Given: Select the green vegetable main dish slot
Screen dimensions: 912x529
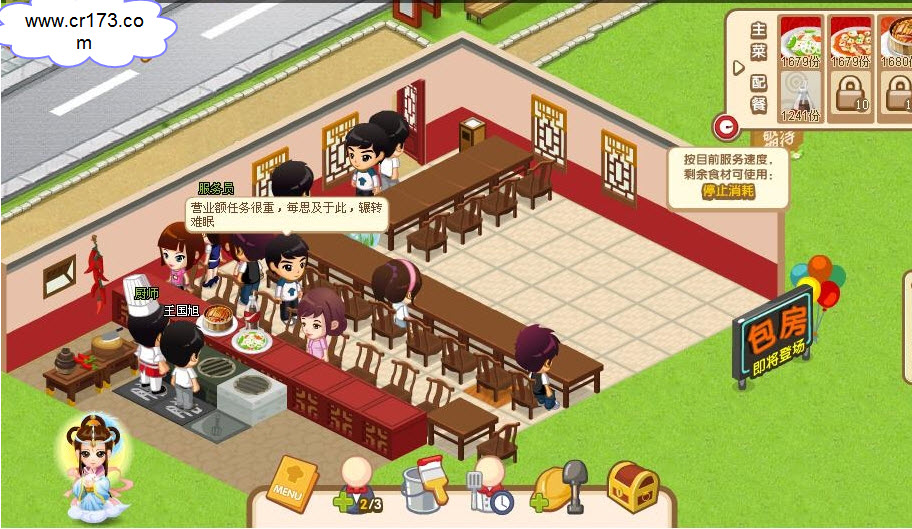Looking at the screenshot, I should (x=799, y=41).
